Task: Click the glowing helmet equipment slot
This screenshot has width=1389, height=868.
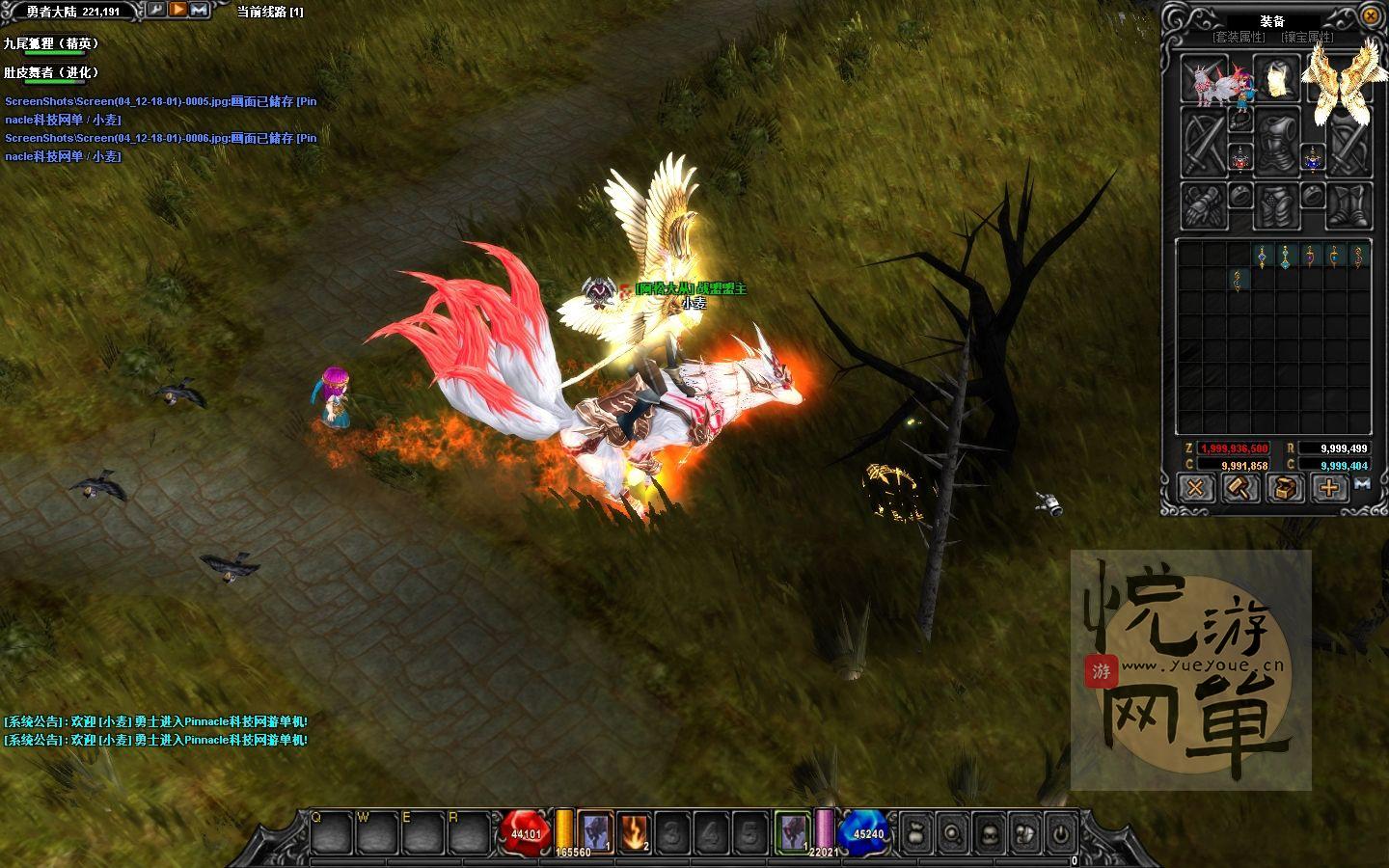Action: 1277,77
